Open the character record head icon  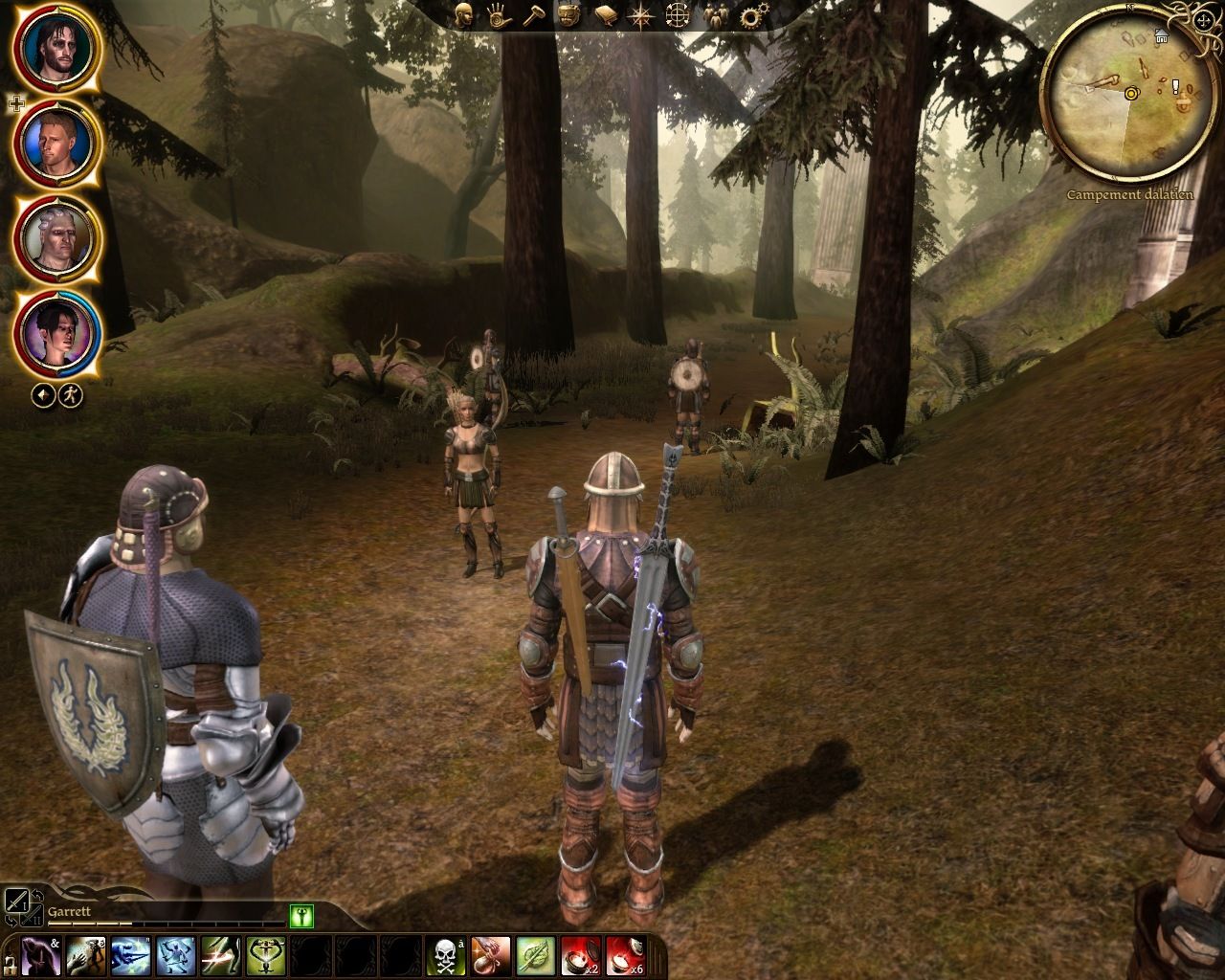coord(464,17)
